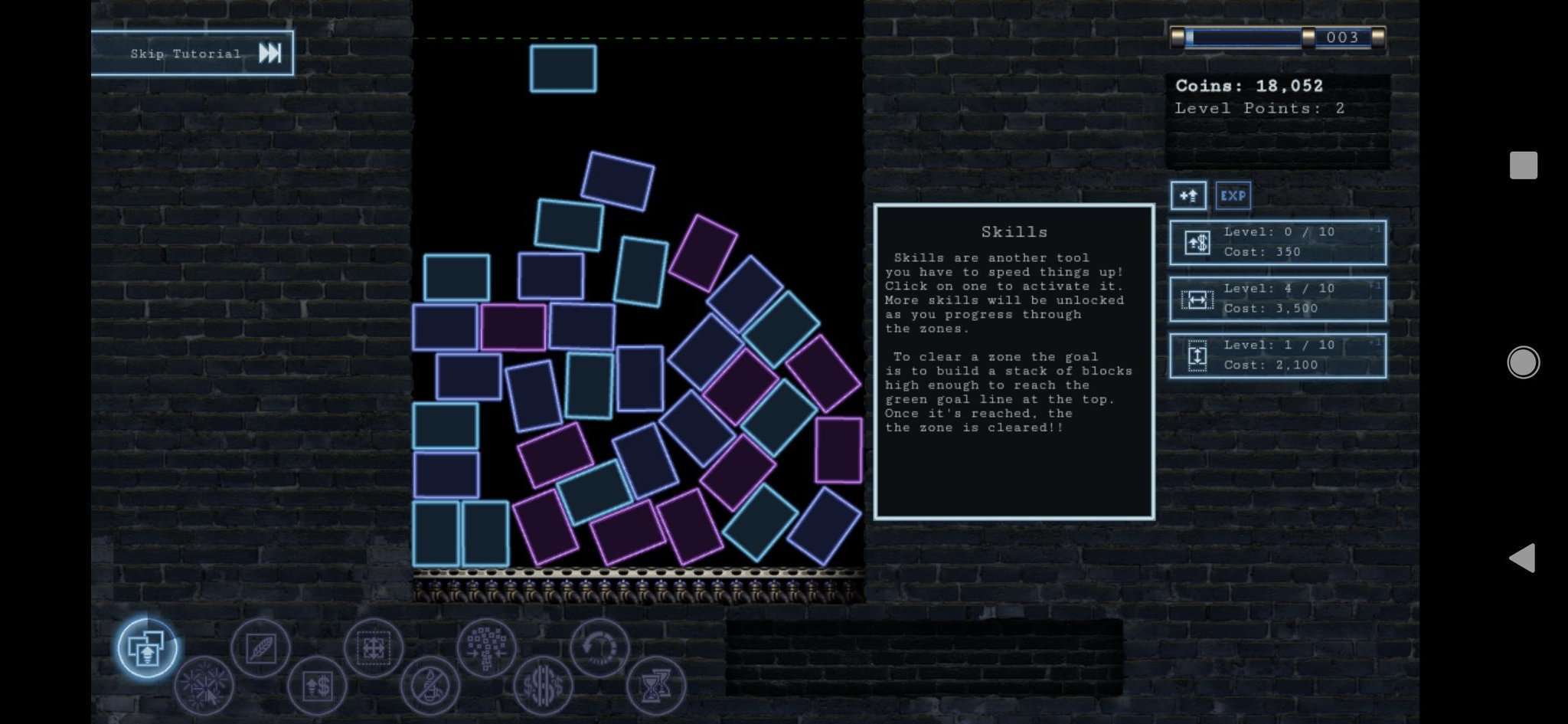Select the crossed-out prohibition skill
This screenshot has height=724, width=1568.
click(430, 686)
